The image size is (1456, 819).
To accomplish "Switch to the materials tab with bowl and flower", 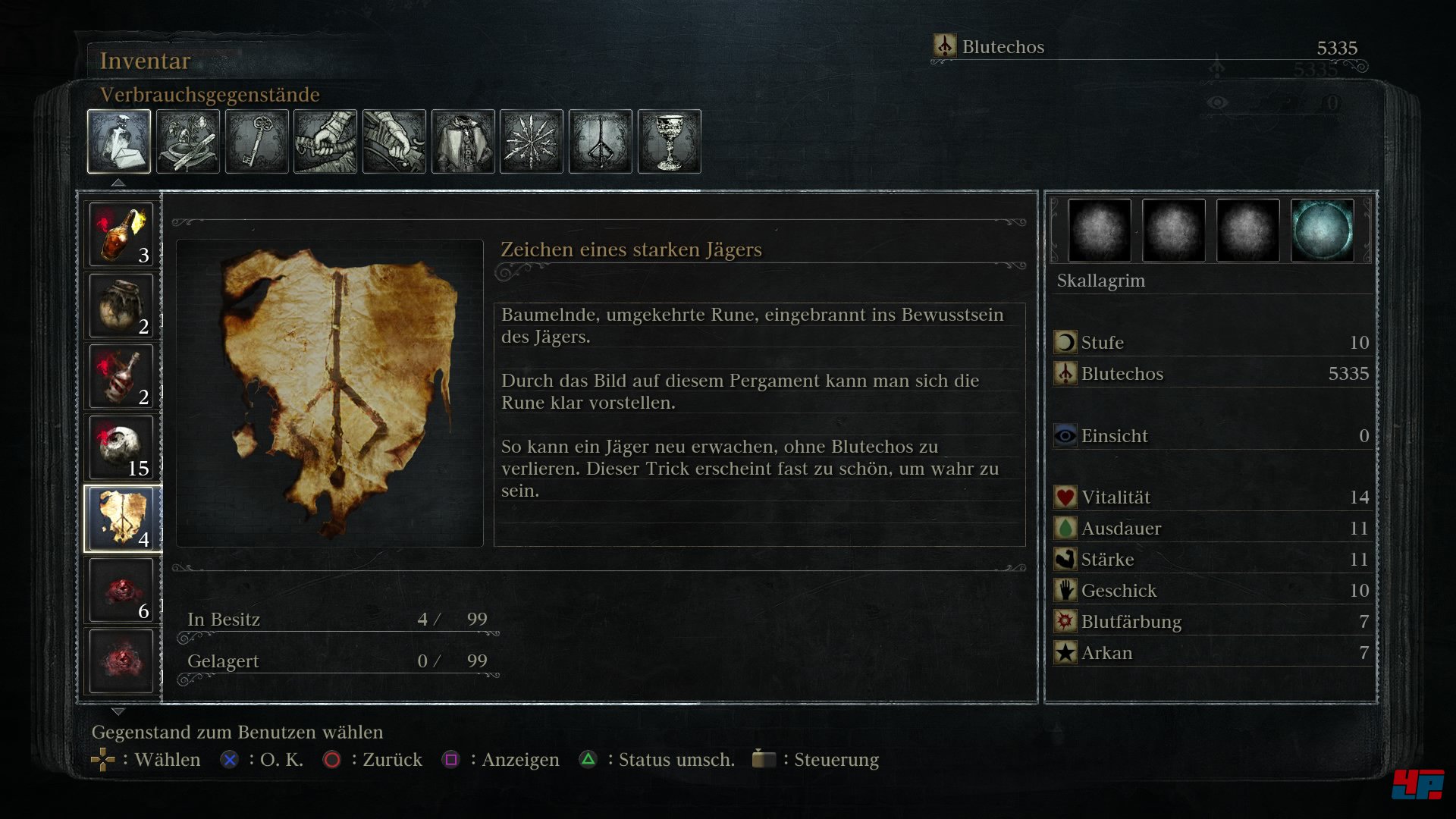I will [188, 142].
